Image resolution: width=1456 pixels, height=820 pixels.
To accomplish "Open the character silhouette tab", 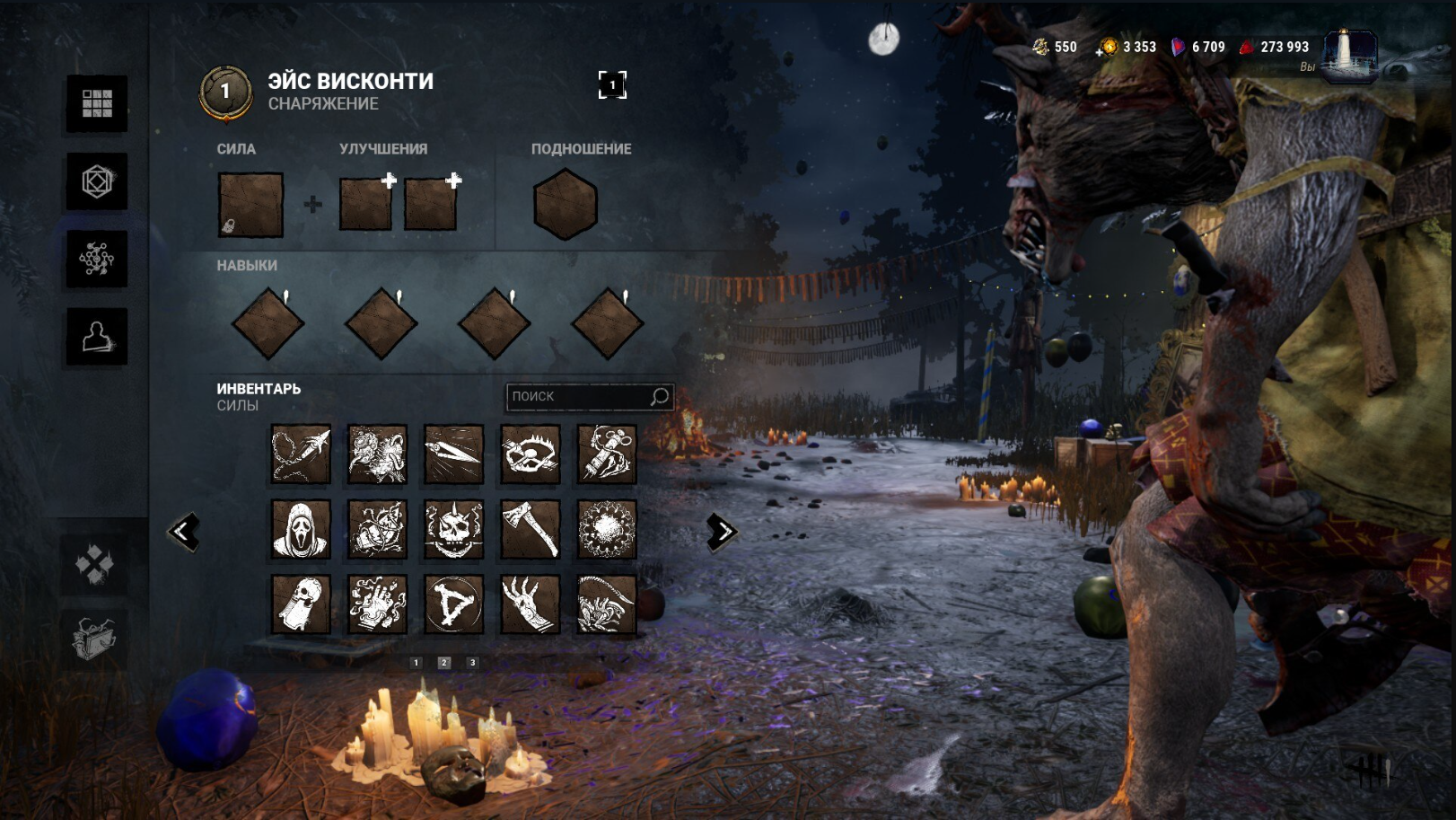I will click(x=97, y=337).
